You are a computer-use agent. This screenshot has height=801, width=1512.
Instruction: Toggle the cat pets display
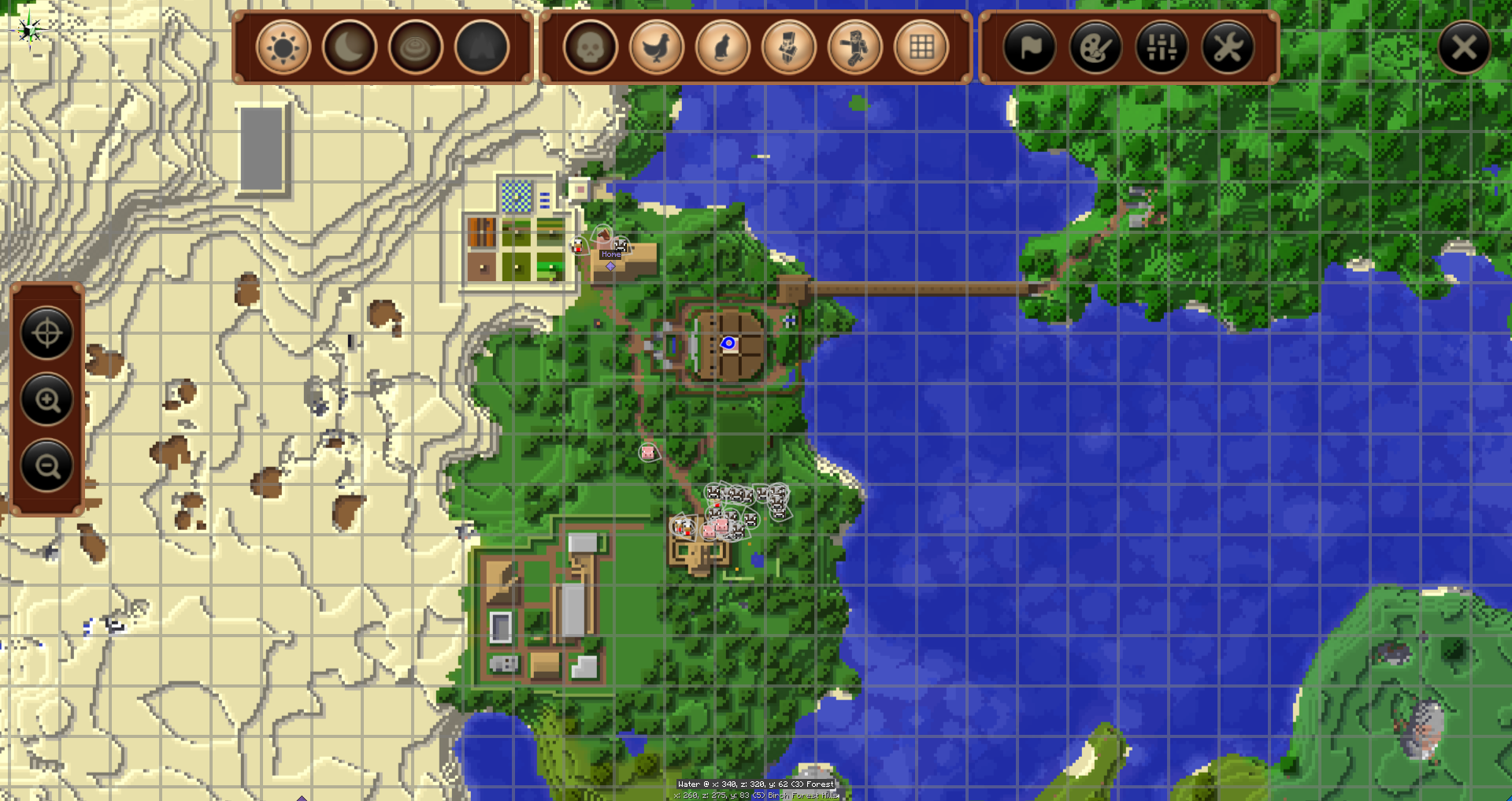(723, 48)
